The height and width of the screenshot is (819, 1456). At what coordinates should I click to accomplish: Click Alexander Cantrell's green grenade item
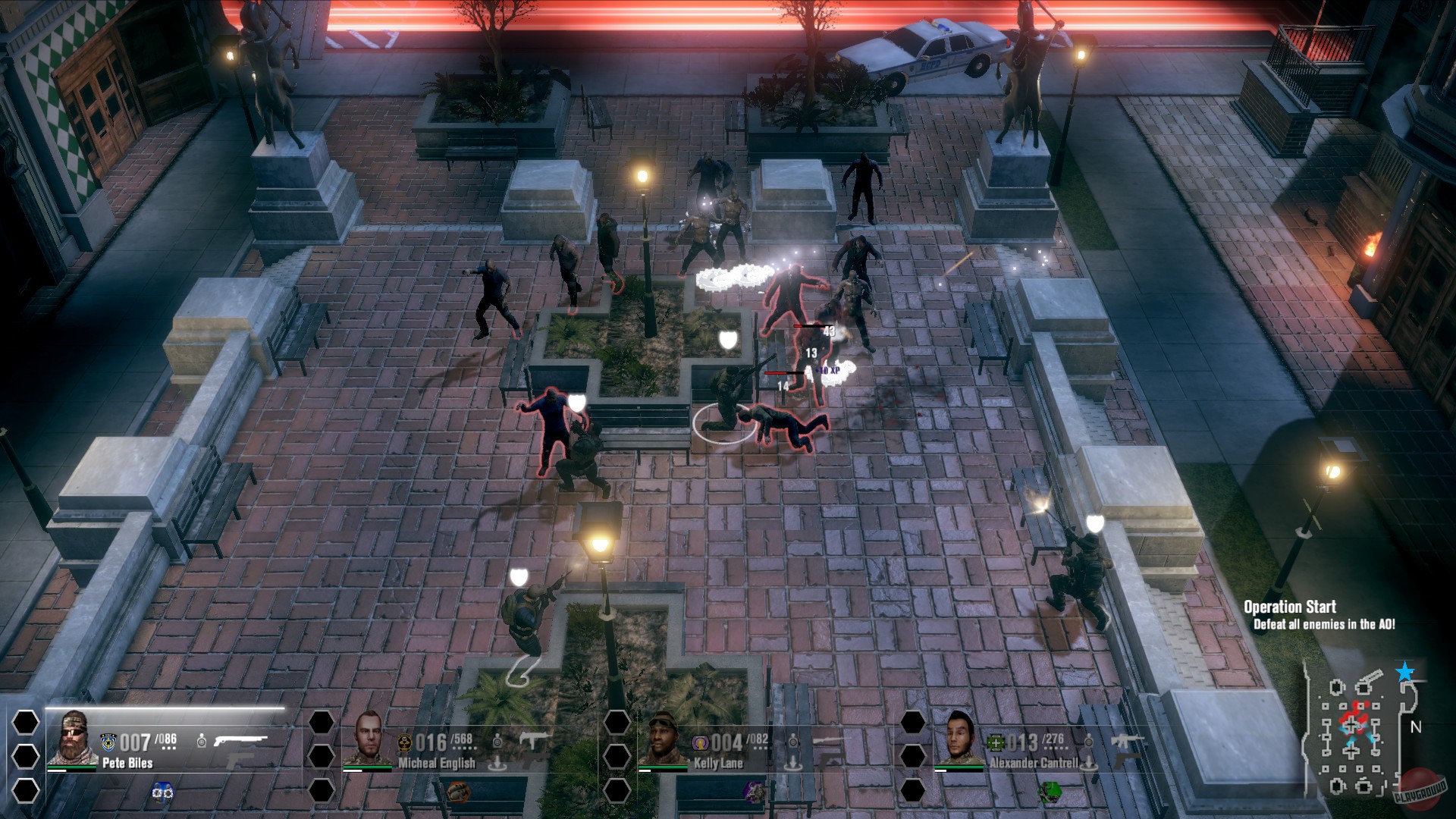point(1050,793)
